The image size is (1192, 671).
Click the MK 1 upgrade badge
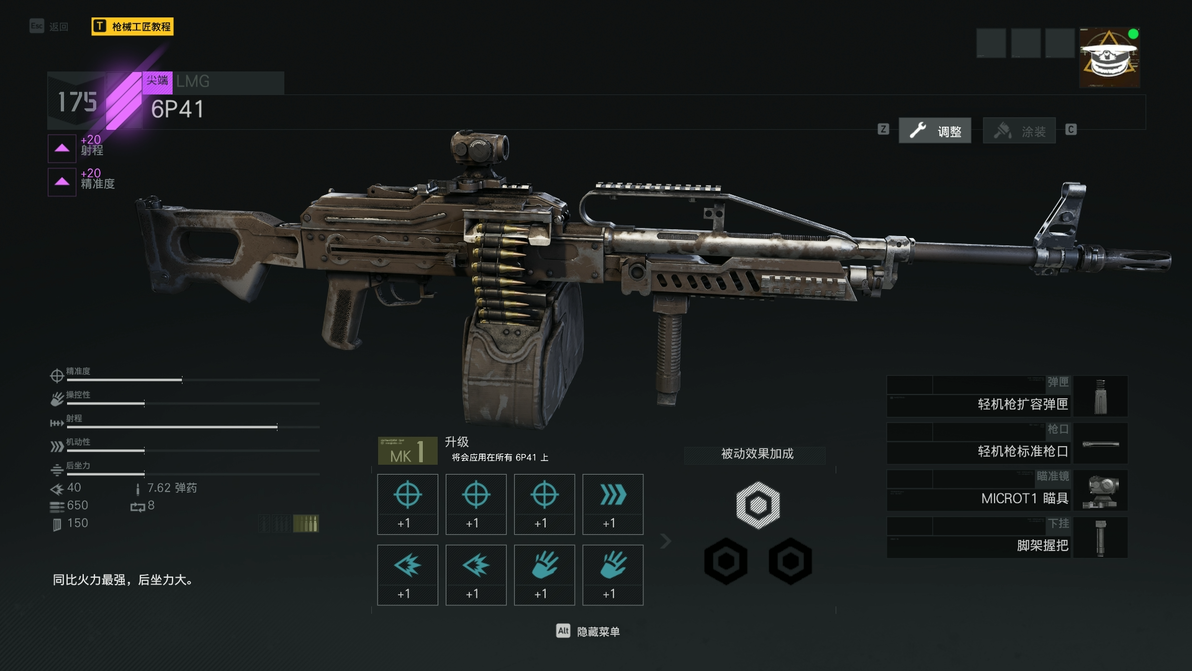(407, 452)
